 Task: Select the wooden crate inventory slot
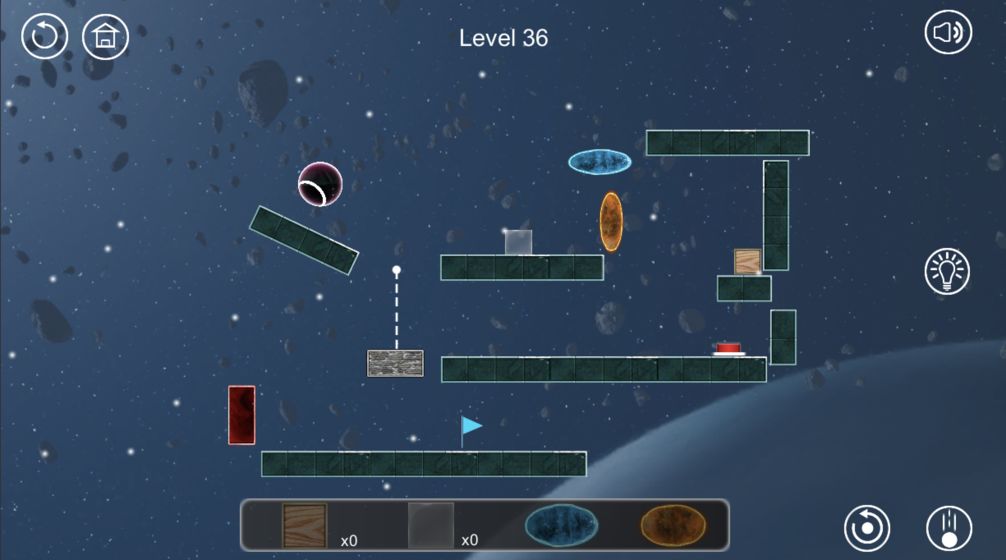point(305,525)
